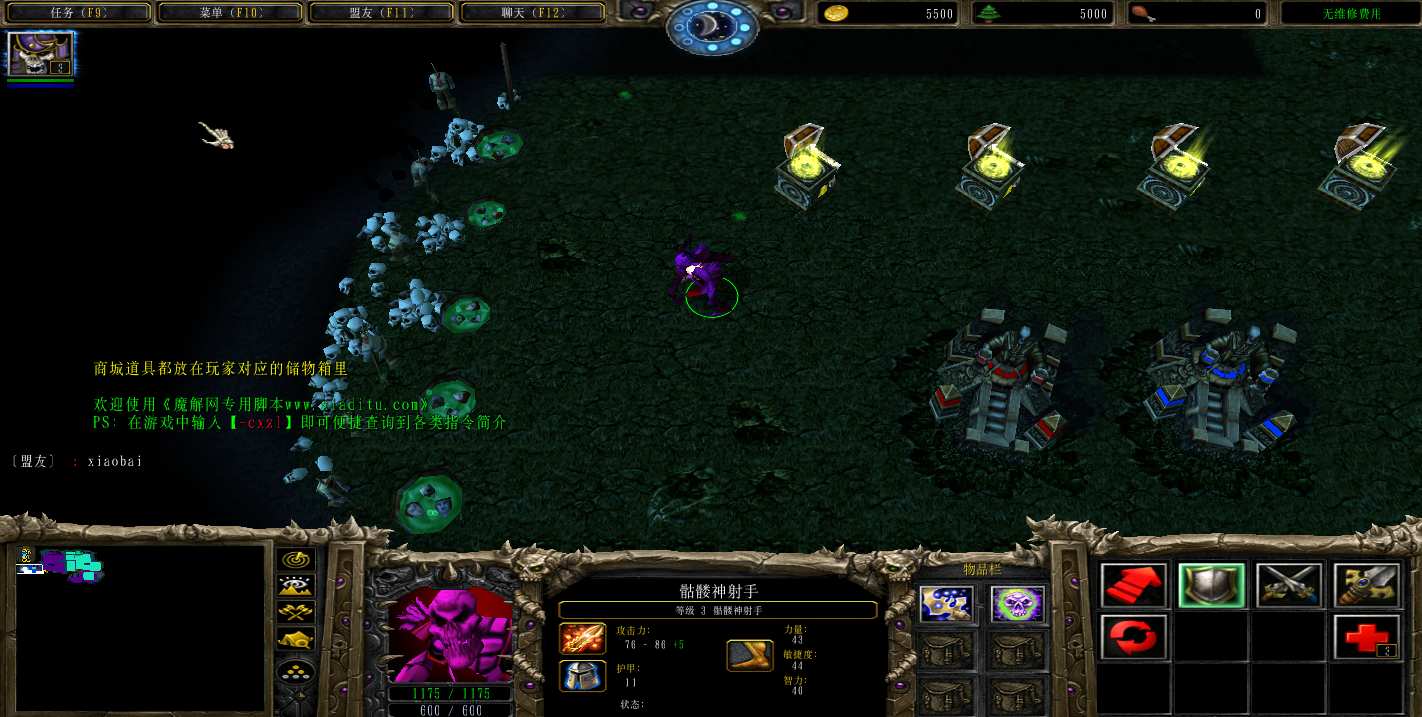
Task: Open hero skills with red cross button
Action: click(1366, 637)
